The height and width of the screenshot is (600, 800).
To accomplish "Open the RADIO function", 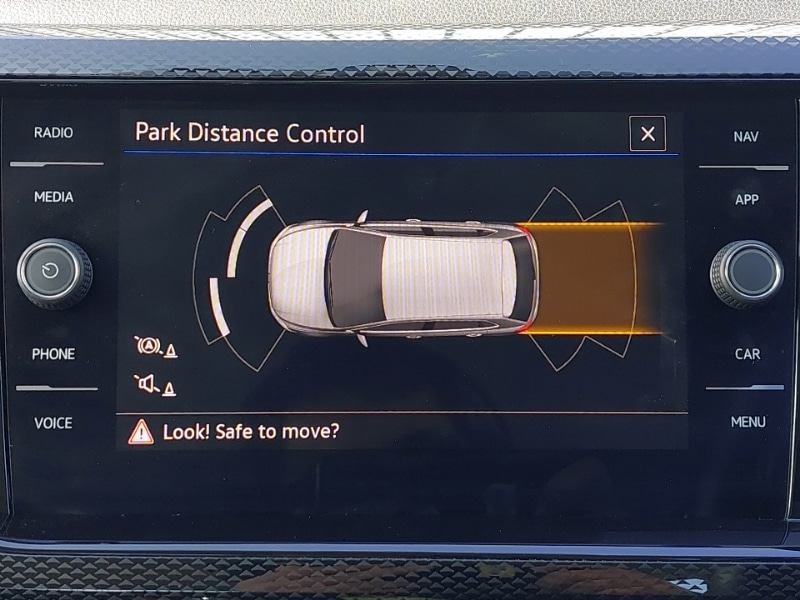I will click(53, 132).
